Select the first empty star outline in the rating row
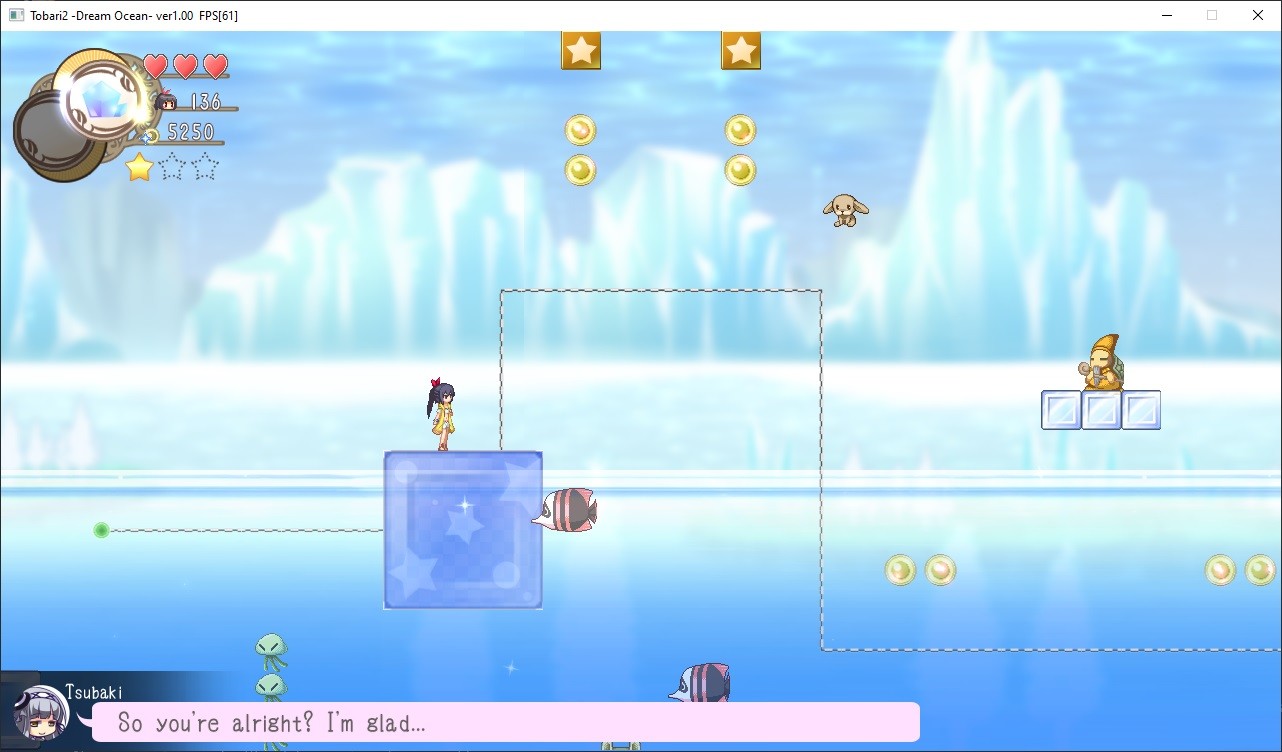Screen dimensions: 1282x752 pyautogui.click(x=172, y=167)
